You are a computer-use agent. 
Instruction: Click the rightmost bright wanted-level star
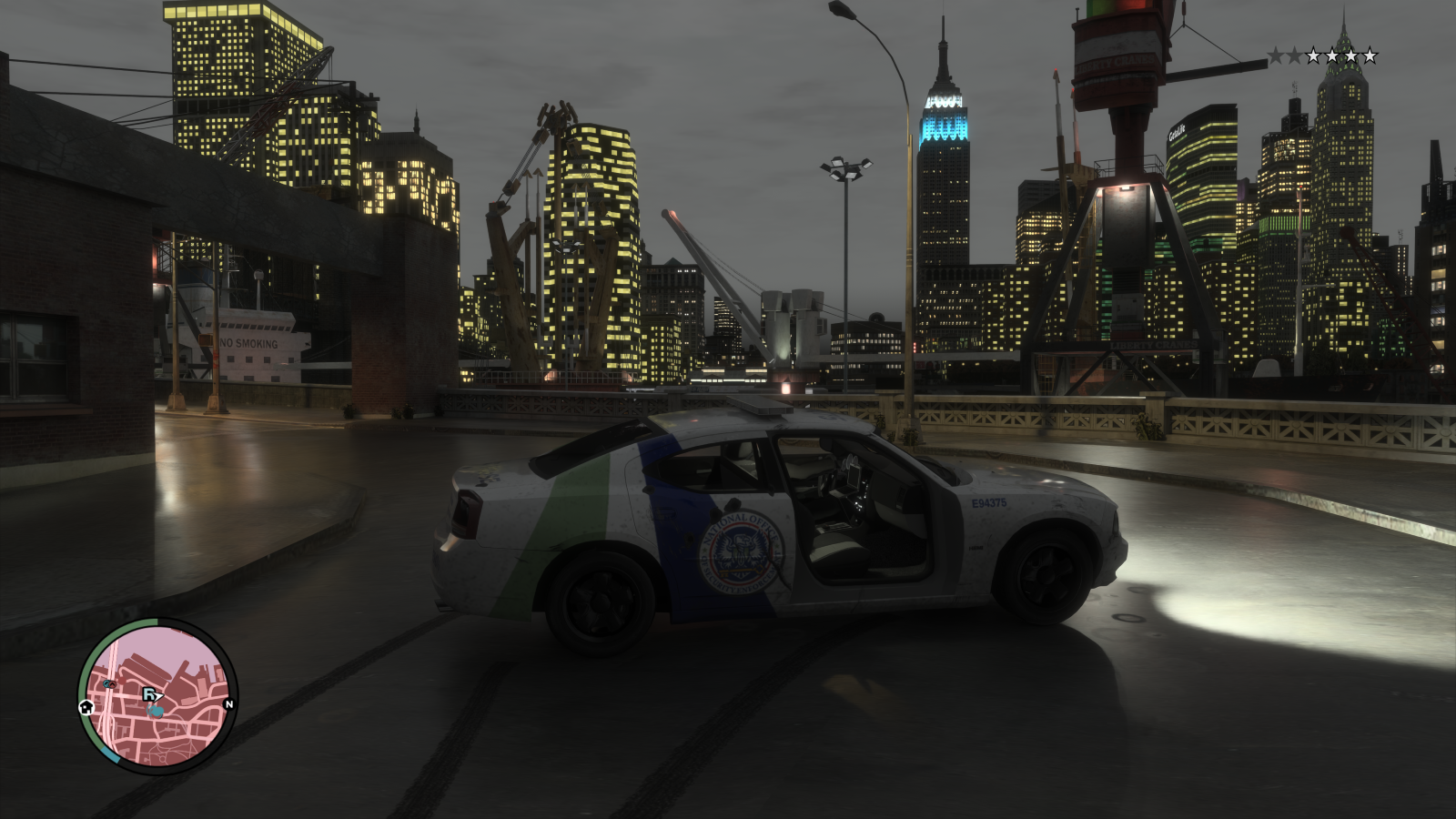[x=1370, y=56]
